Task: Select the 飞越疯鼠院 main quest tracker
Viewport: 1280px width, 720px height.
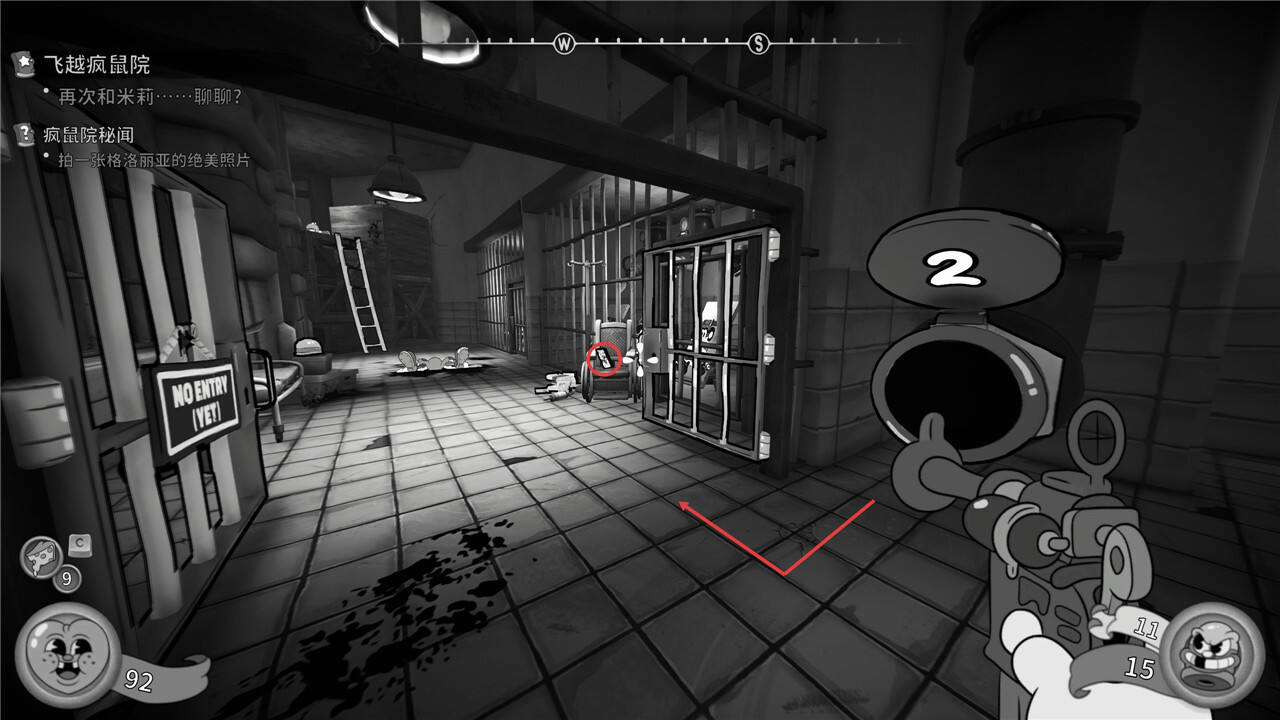Action: (x=96, y=66)
